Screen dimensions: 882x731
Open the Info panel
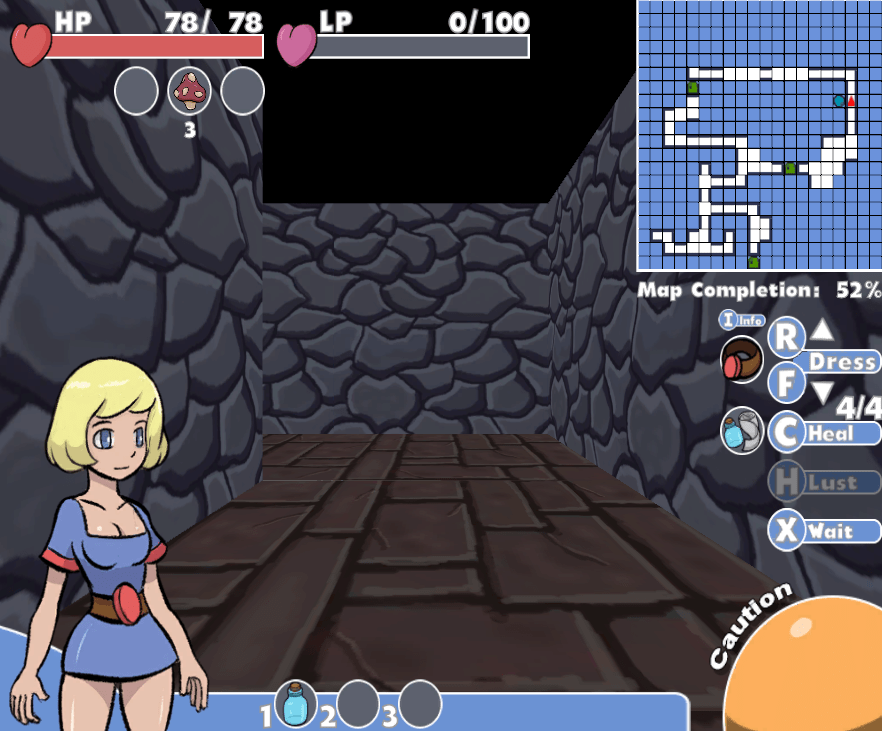click(x=742, y=320)
